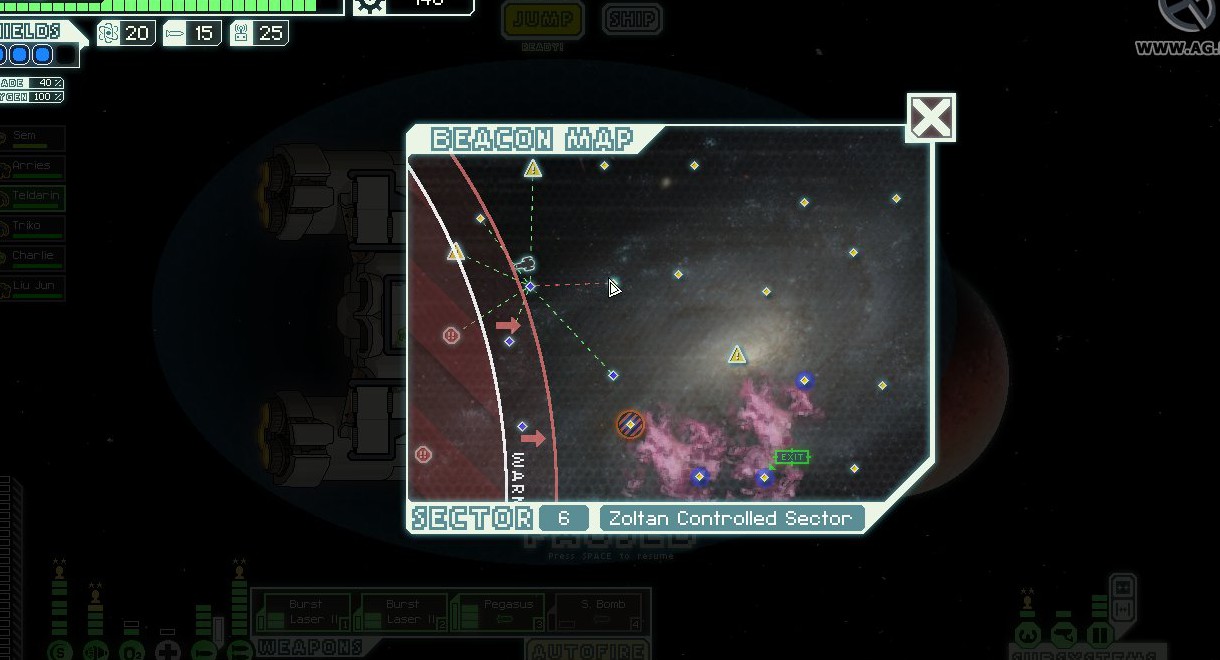Image resolution: width=1220 pixels, height=660 pixels.
Task: Select the S. Bomb weapon slot
Action: click(x=597, y=612)
